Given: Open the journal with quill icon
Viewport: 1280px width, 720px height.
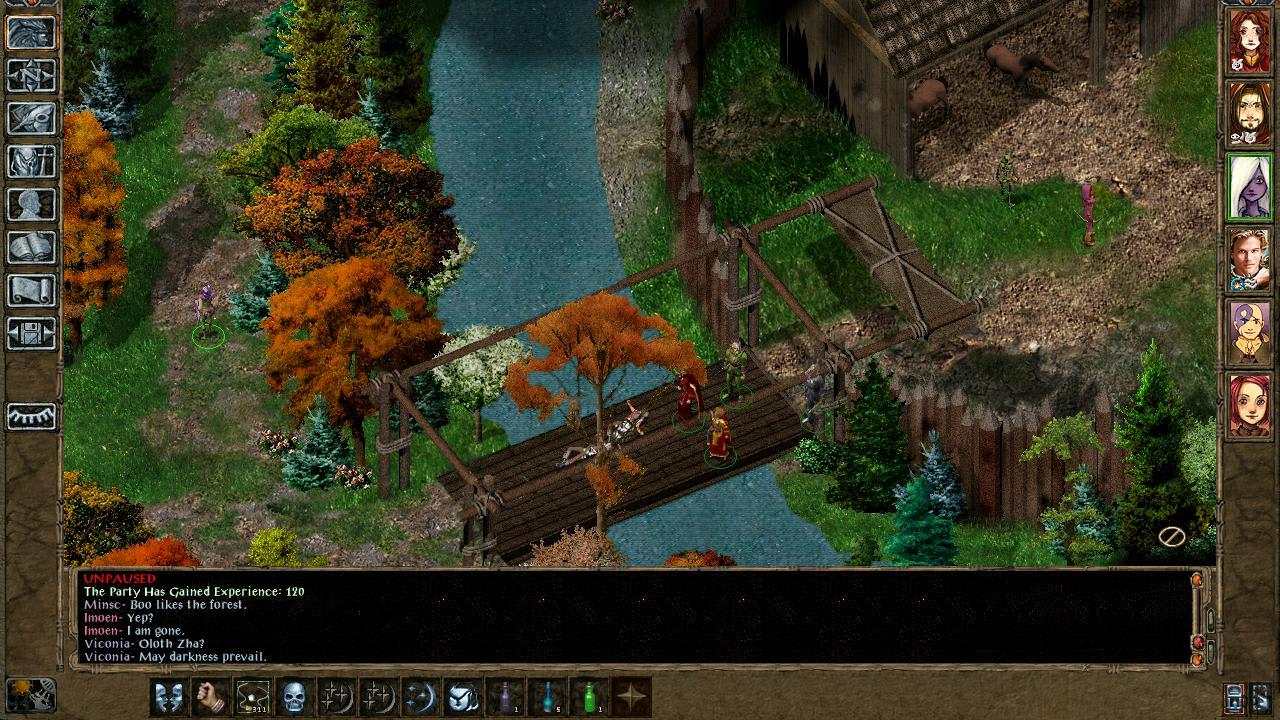Looking at the screenshot, I should (x=31, y=119).
